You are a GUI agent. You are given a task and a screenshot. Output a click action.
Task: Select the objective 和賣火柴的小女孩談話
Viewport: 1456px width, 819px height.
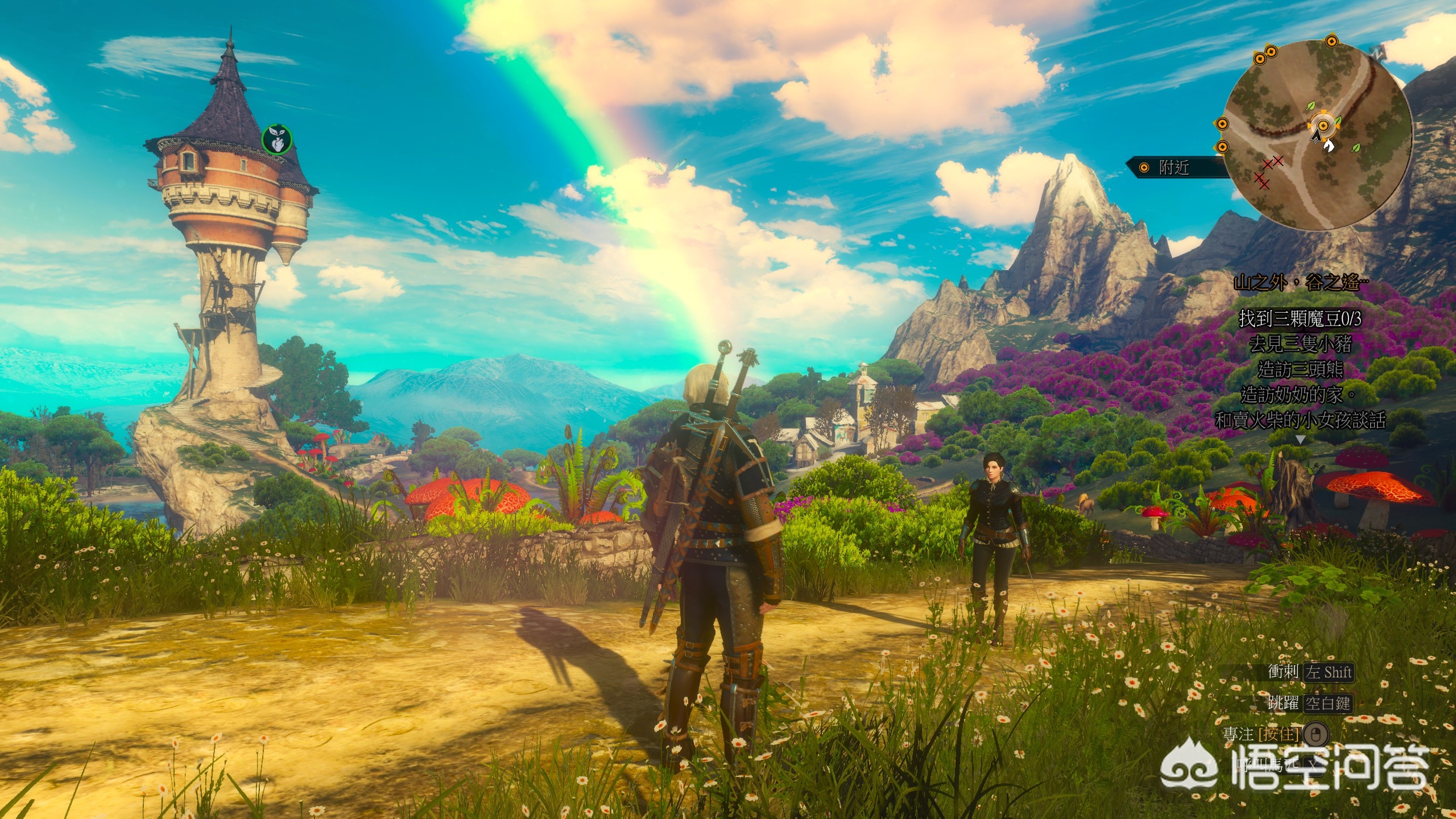tap(1300, 421)
